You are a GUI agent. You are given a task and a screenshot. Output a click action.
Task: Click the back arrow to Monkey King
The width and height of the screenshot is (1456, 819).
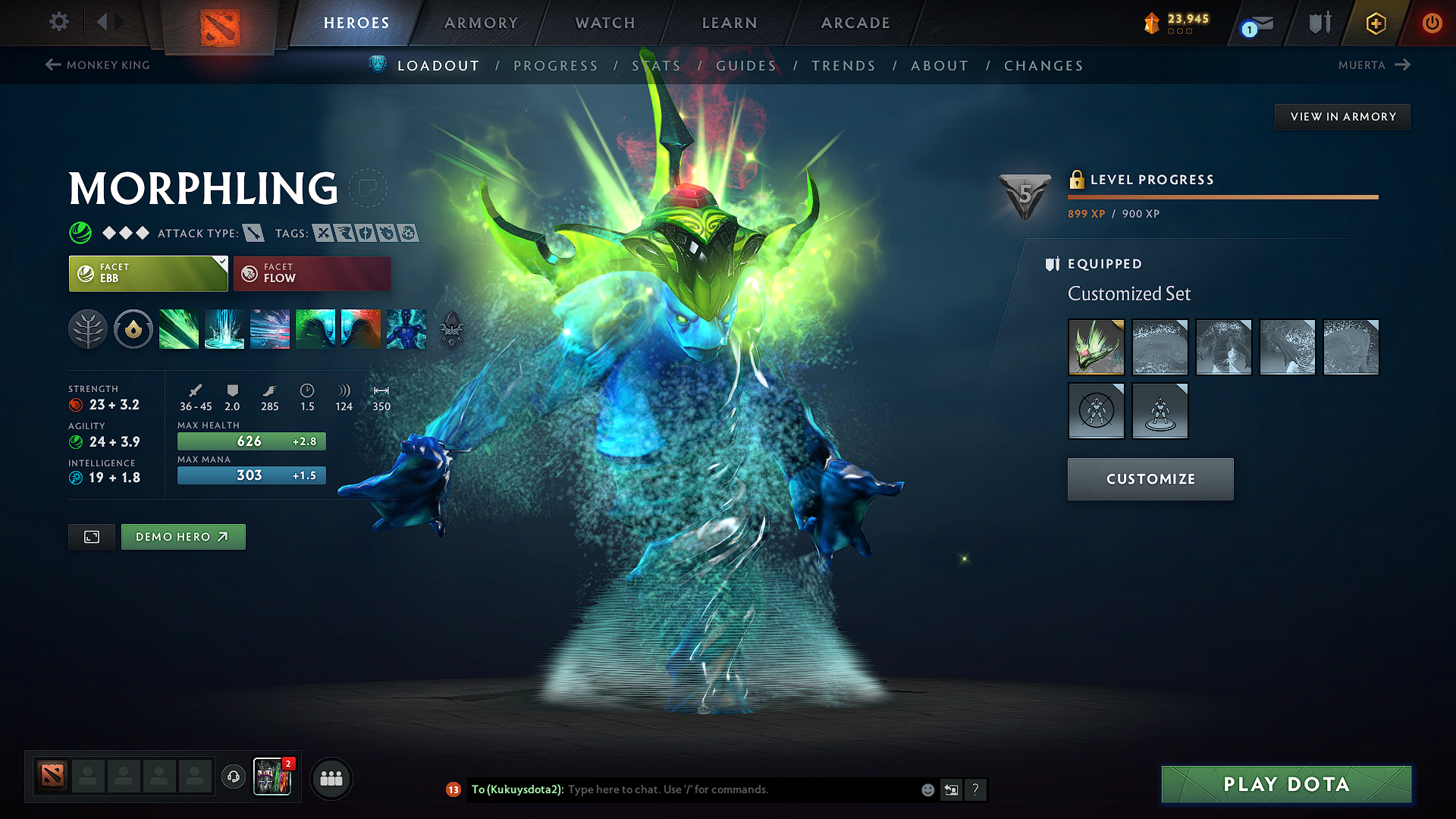pos(52,65)
